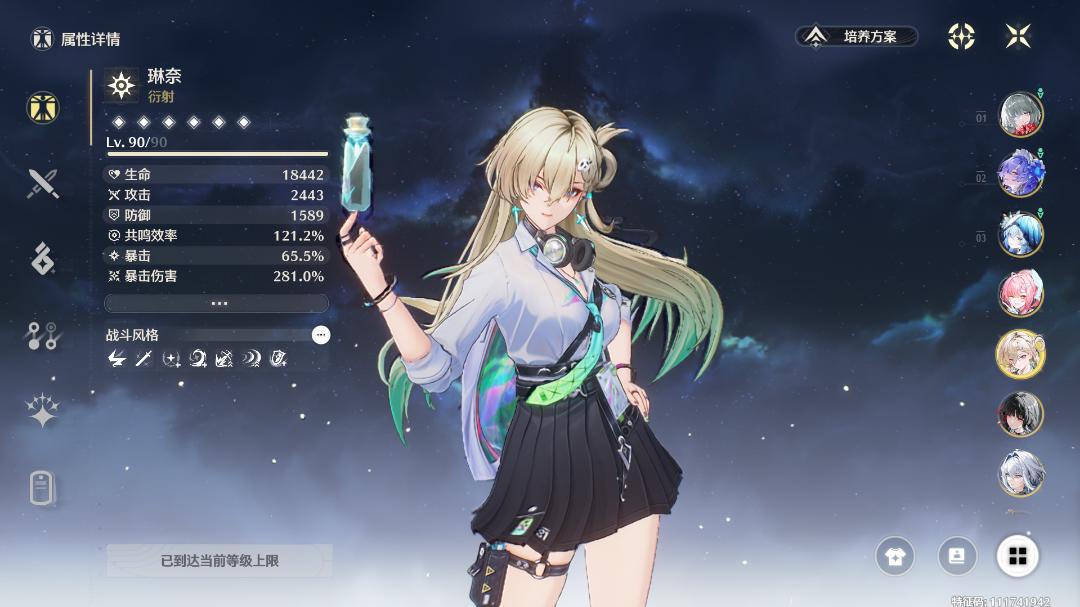Open the skill tree nodes tab
The width and height of the screenshot is (1080, 607).
pos(43,336)
